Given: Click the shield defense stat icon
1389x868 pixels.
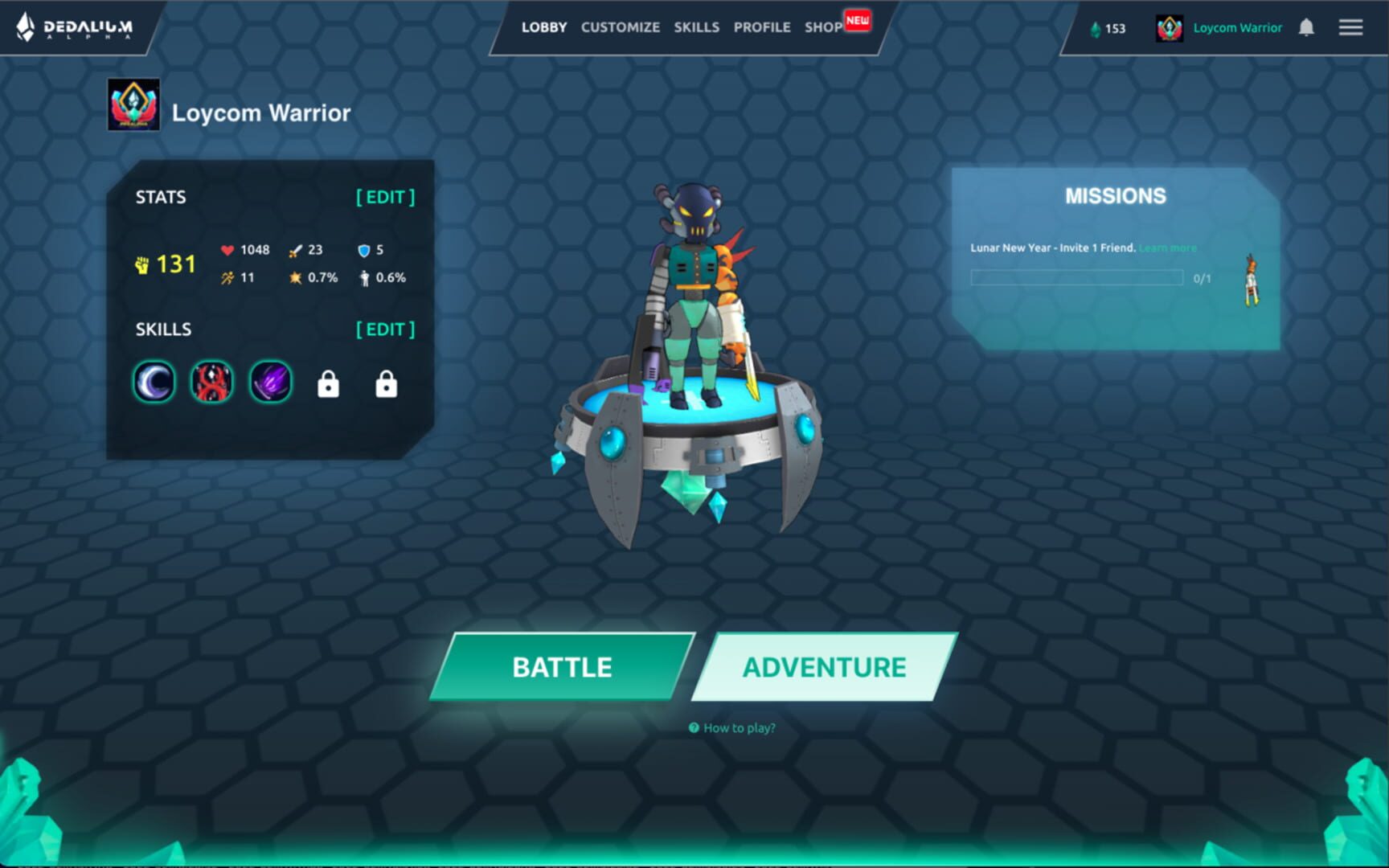Looking at the screenshot, I should 363,249.
